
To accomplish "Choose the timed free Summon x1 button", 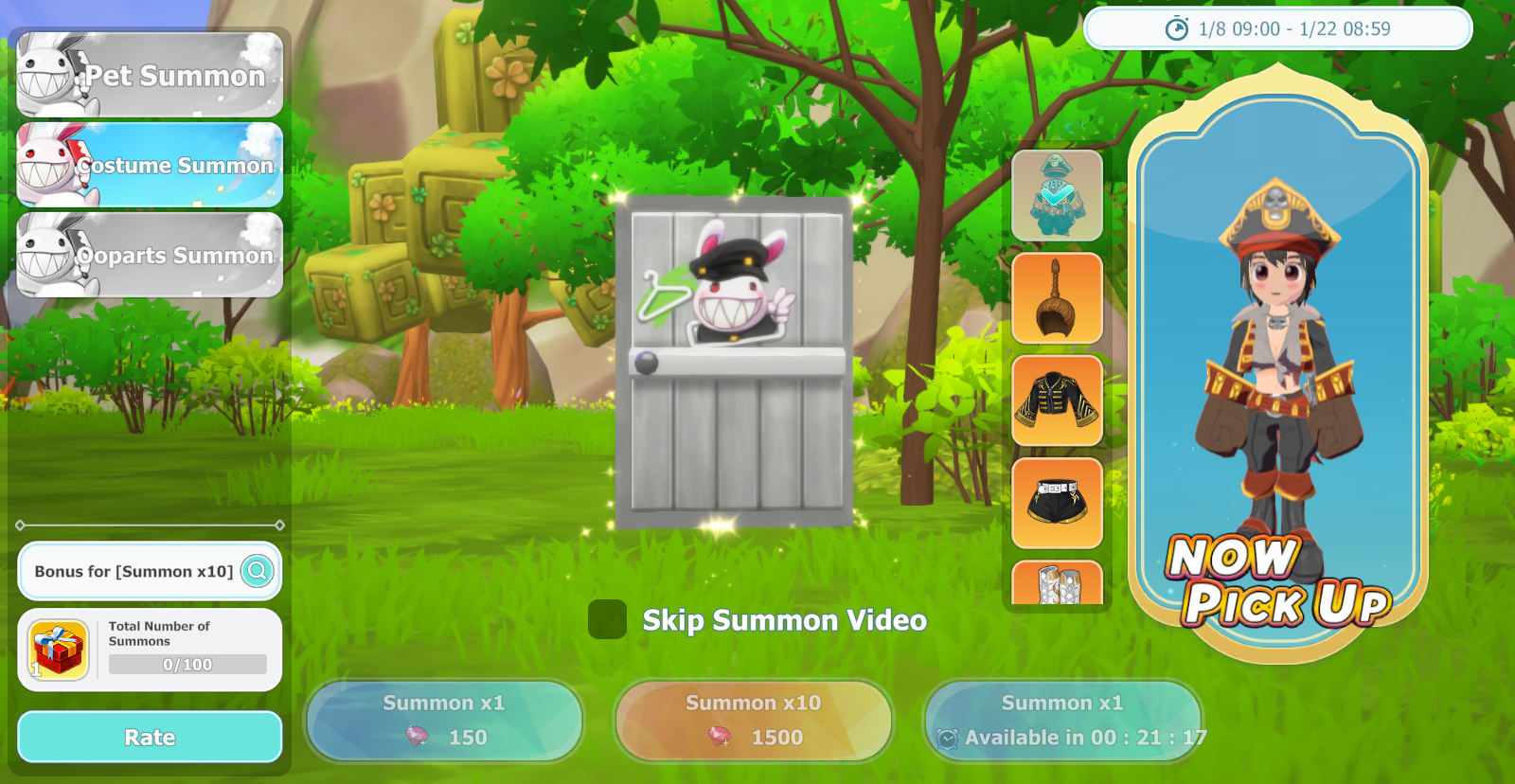I will 1062,721.
